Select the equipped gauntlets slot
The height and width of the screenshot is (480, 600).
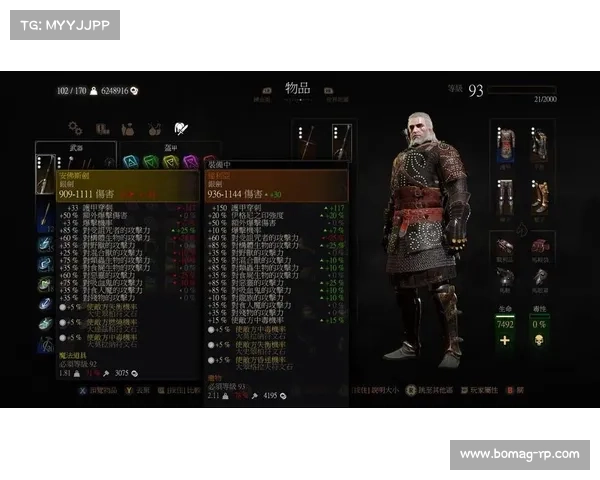pos(540,146)
